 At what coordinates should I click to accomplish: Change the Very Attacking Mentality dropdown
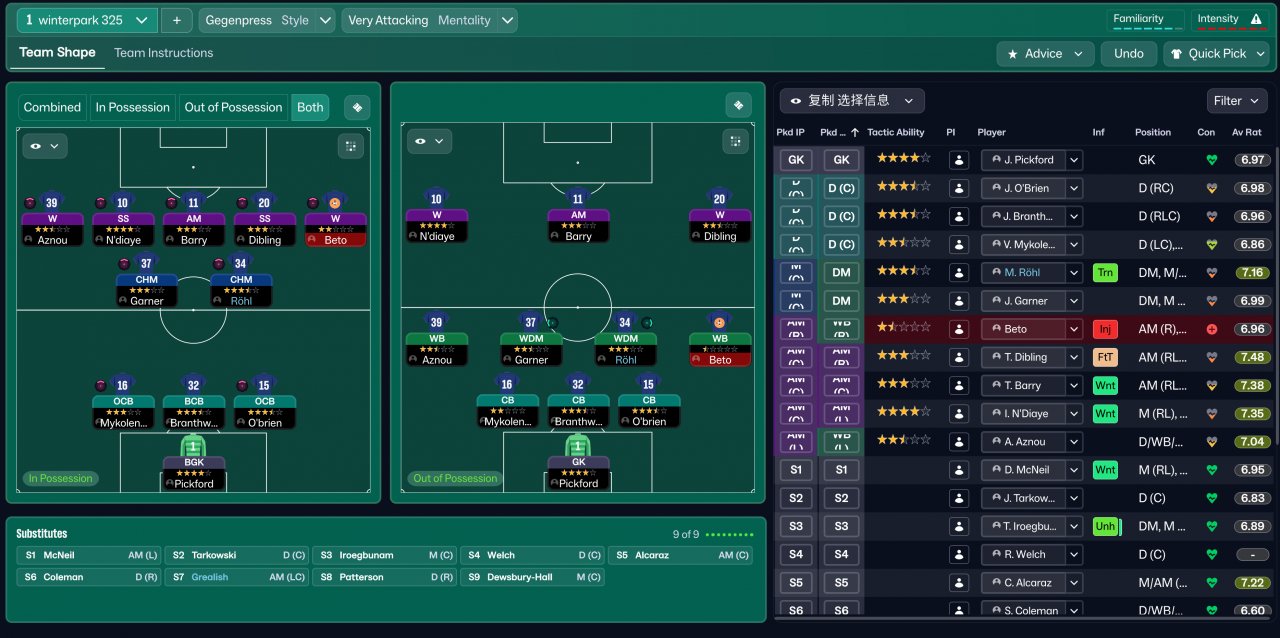point(429,20)
